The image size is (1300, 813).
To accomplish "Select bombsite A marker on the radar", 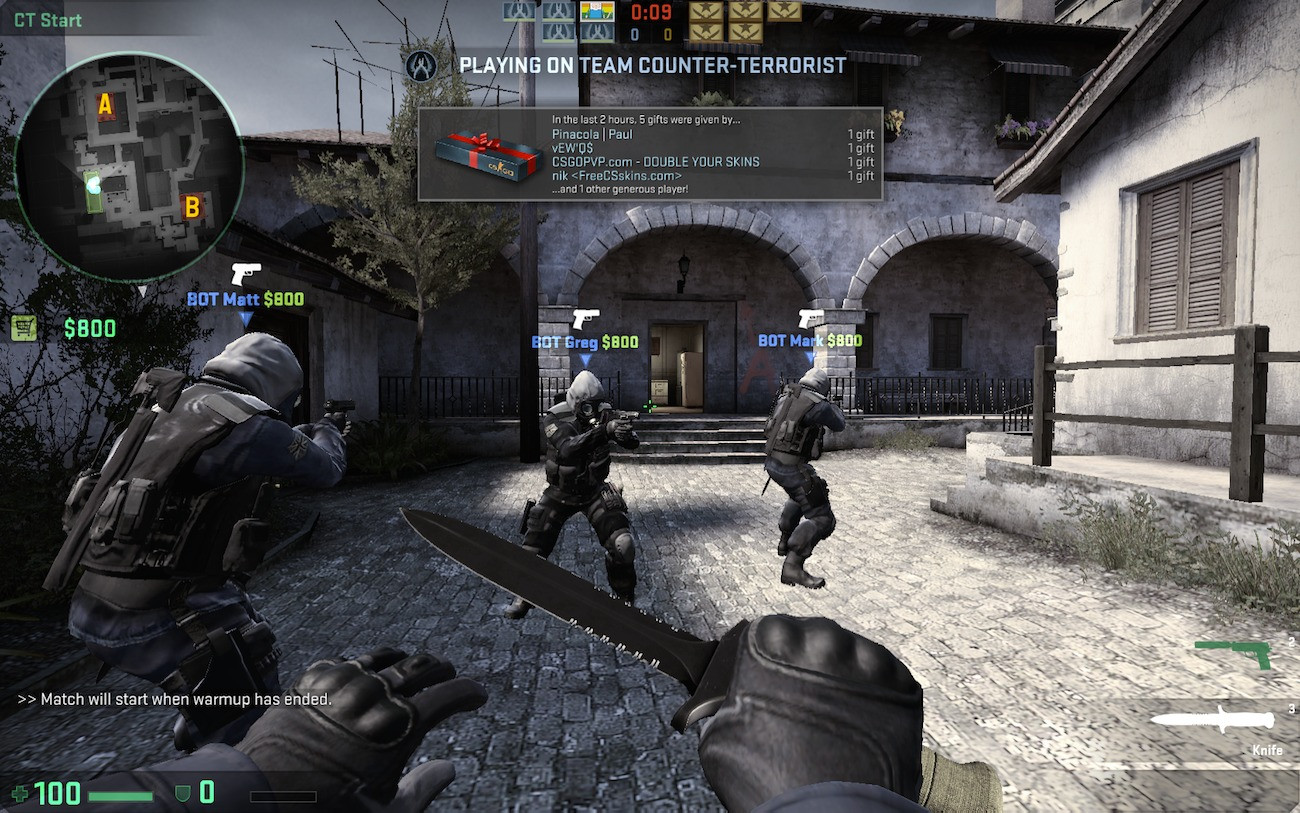I will [104, 104].
